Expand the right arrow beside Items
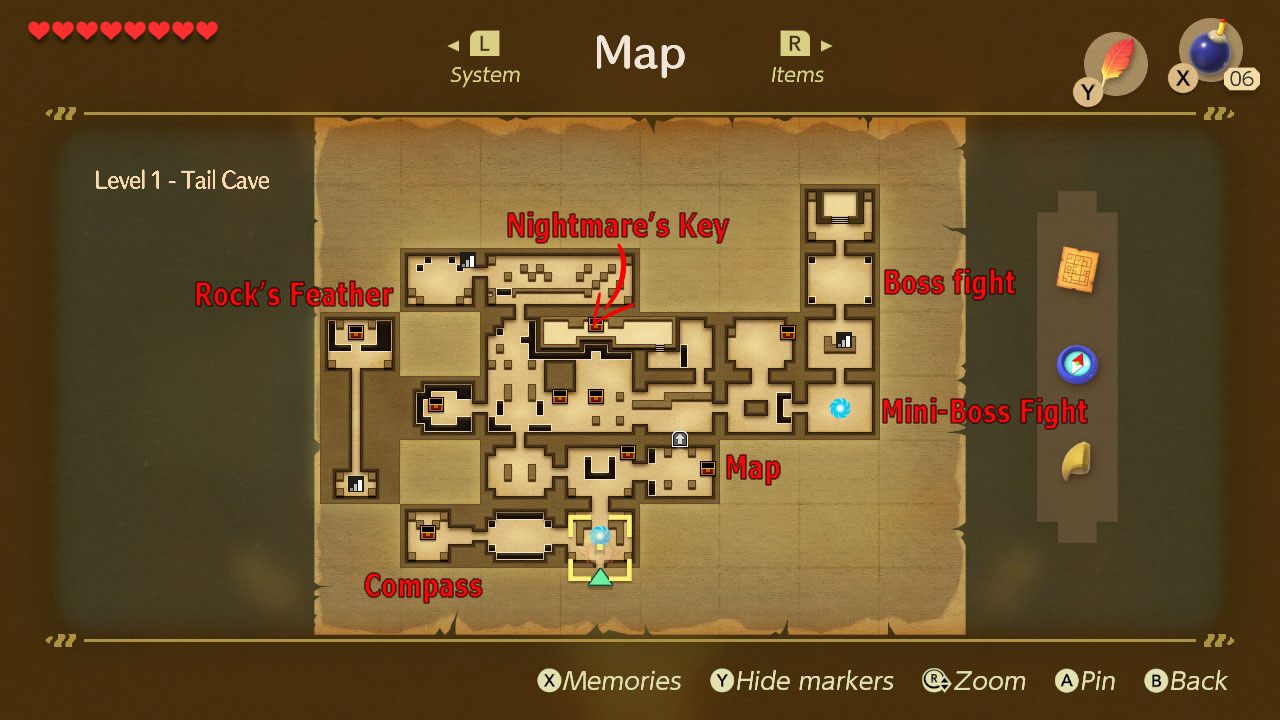 point(824,45)
